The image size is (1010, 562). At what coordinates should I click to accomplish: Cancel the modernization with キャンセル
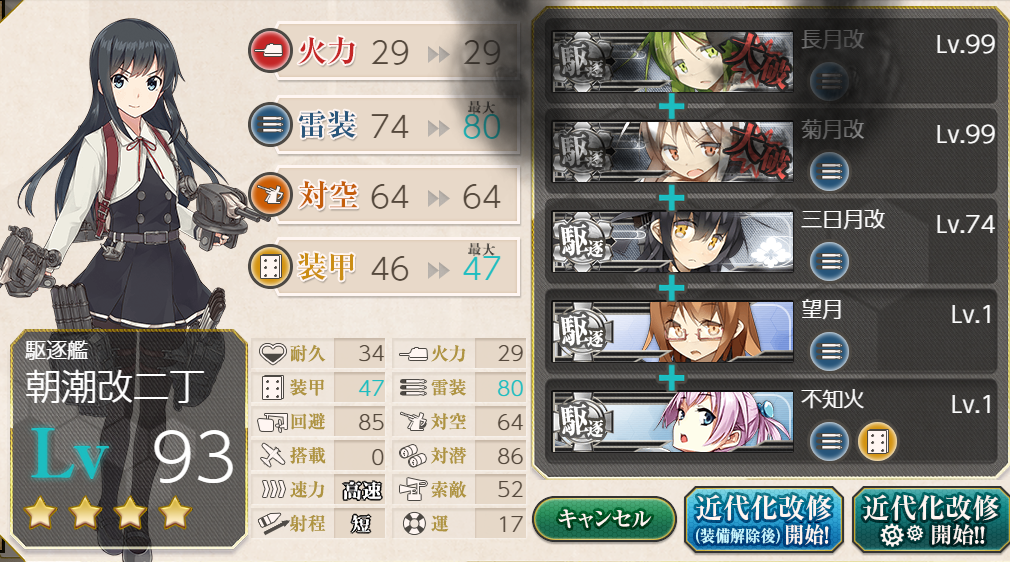(603, 519)
